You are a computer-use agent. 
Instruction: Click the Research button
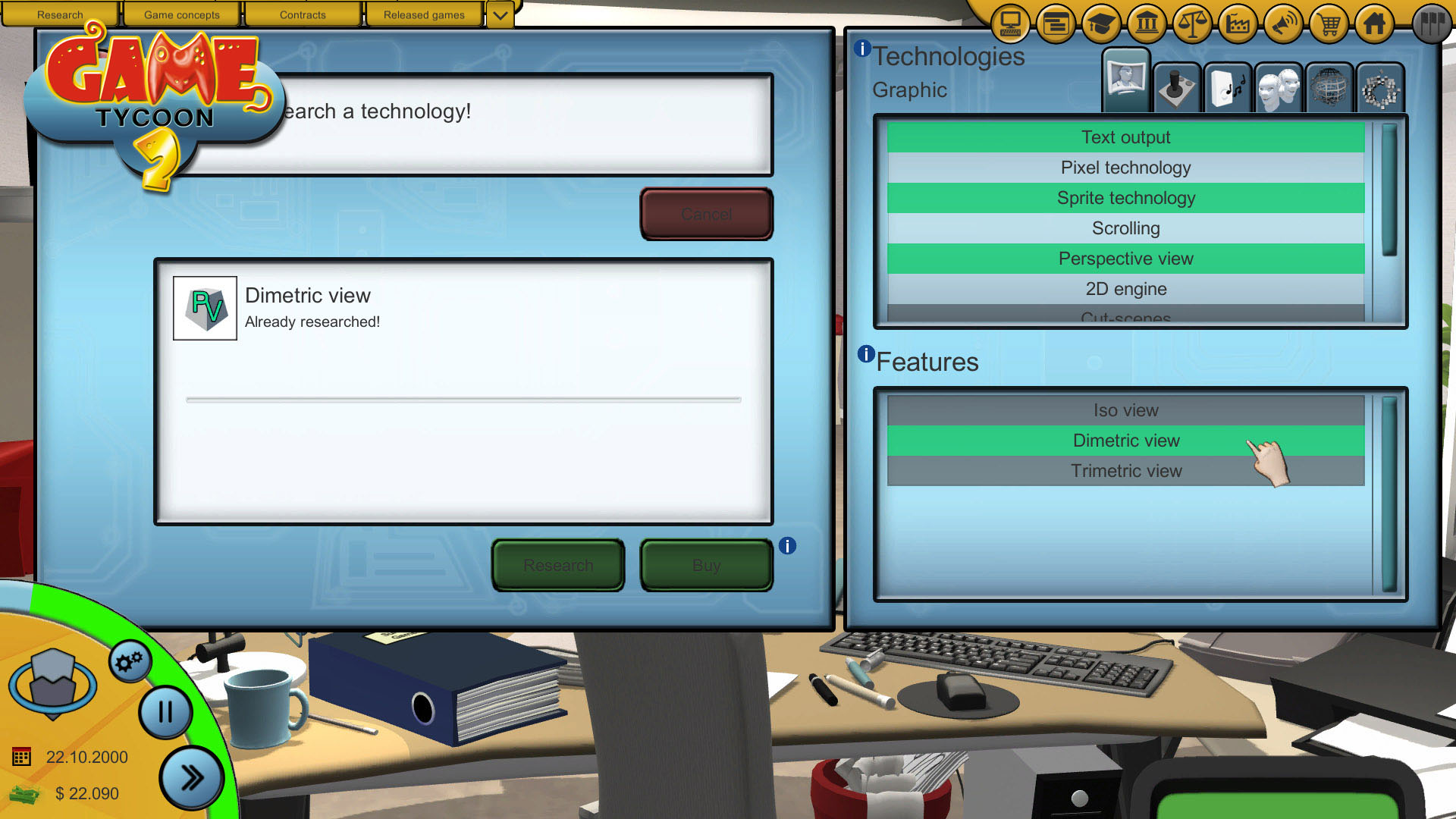558,565
